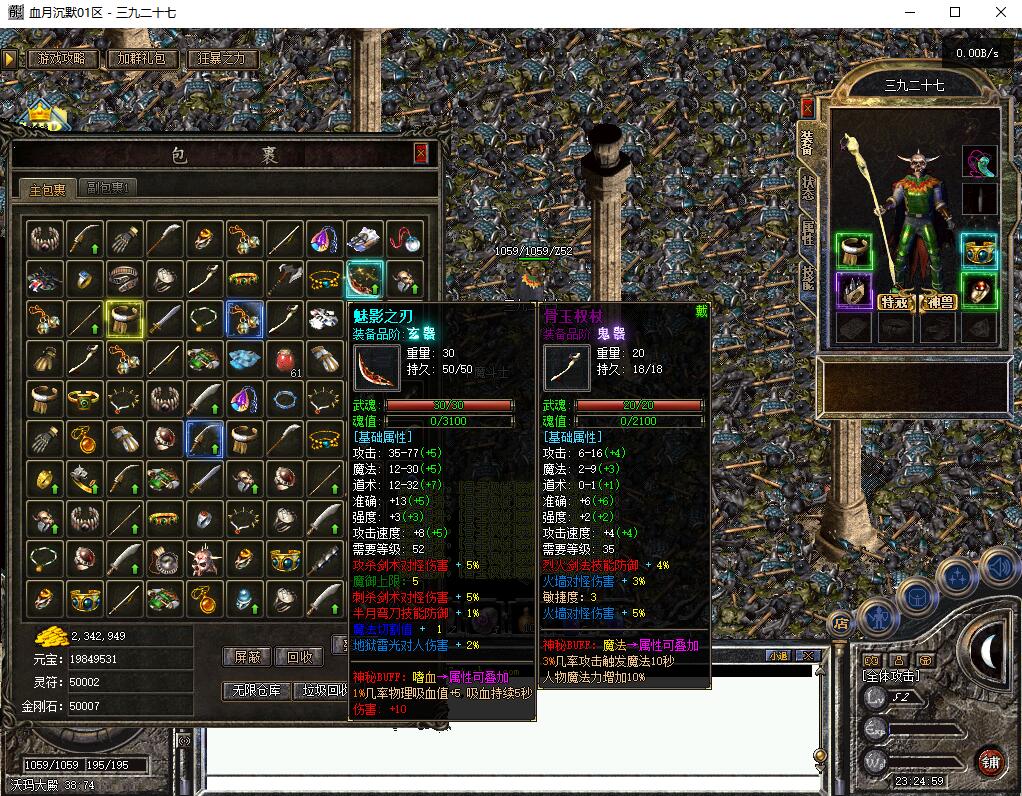Open the 游戏攻略 game guide
This screenshot has height=796, width=1022.
pyautogui.click(x=62, y=58)
